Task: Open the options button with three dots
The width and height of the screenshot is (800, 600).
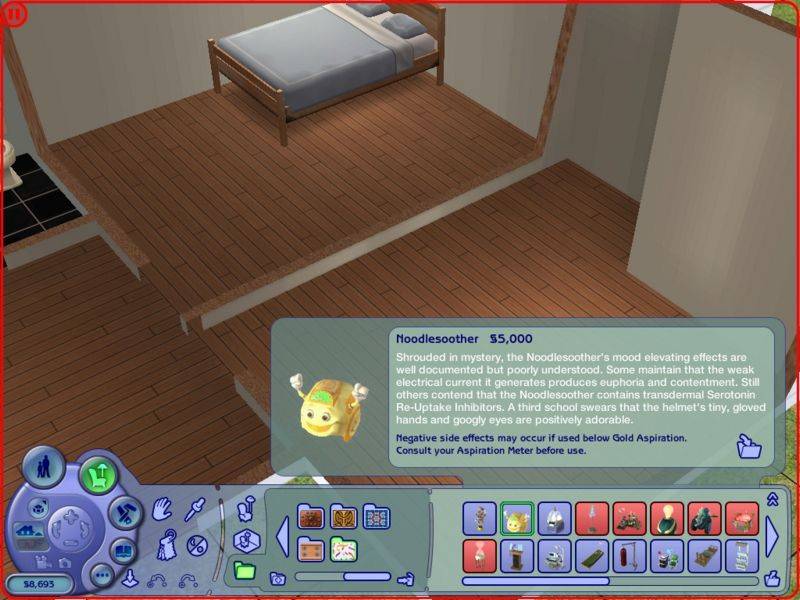Action: 101,576
